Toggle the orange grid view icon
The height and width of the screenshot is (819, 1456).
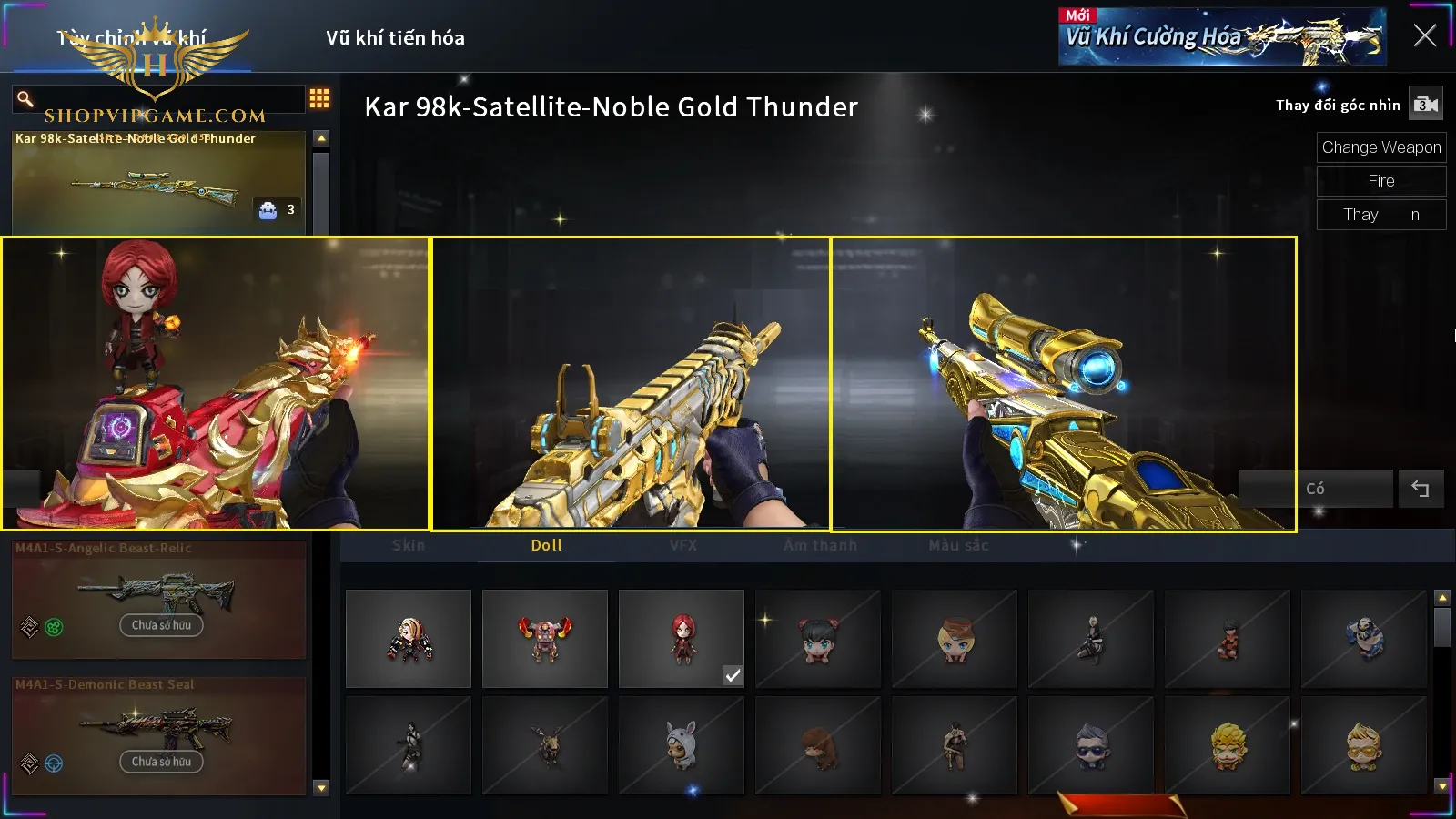click(319, 98)
